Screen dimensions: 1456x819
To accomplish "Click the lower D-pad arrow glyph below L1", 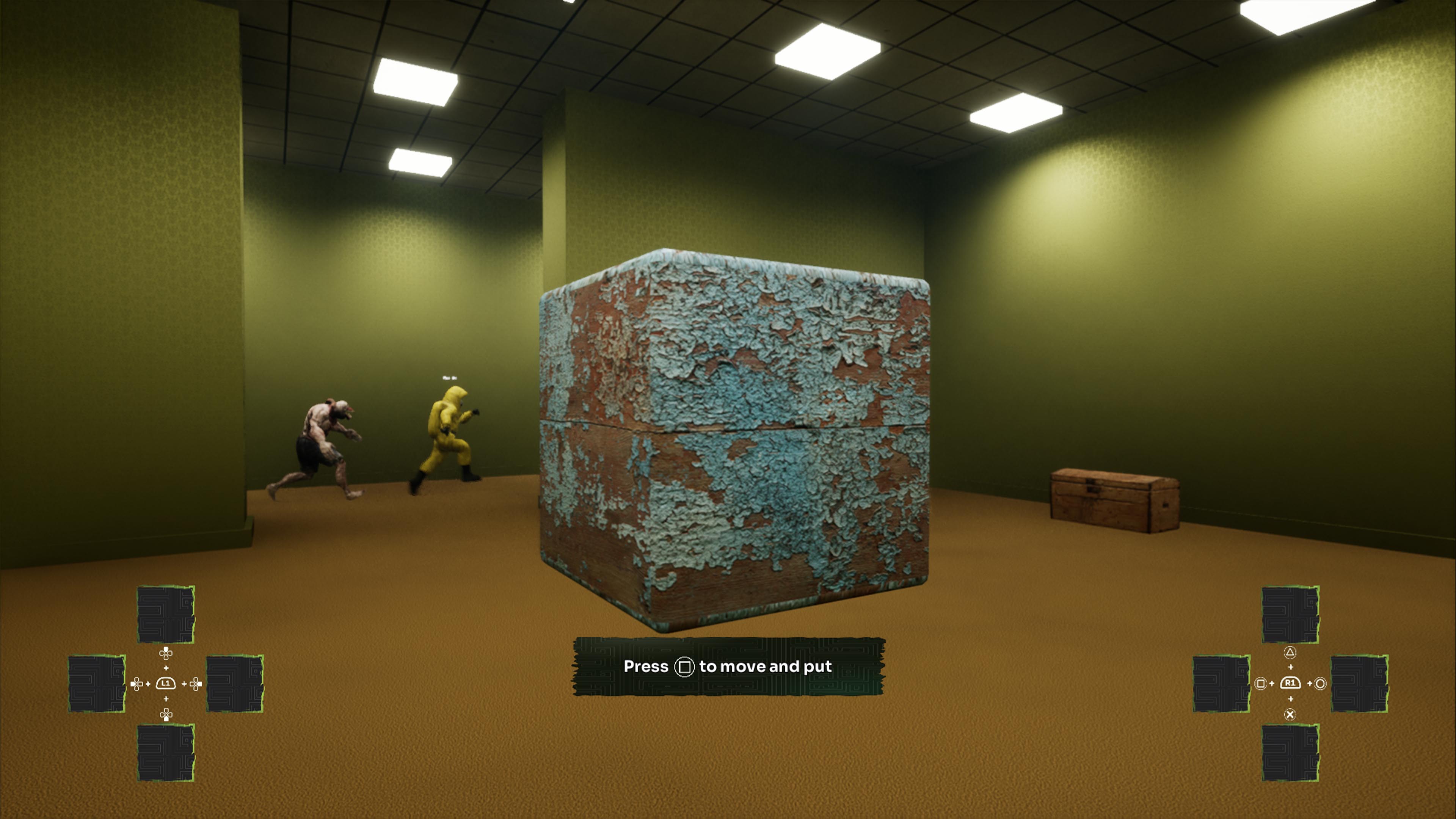I will (166, 714).
